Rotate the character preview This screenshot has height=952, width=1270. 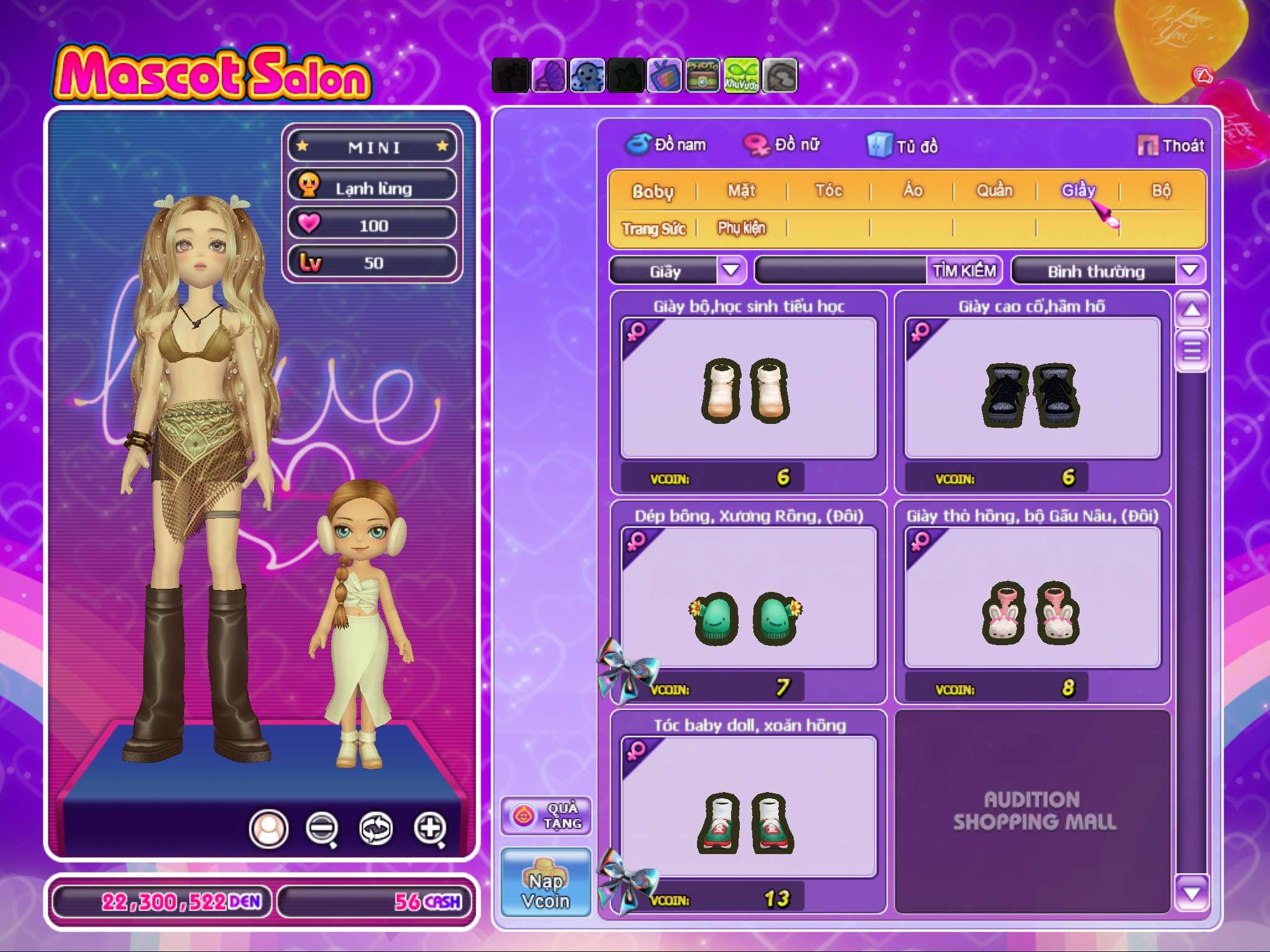point(376,828)
